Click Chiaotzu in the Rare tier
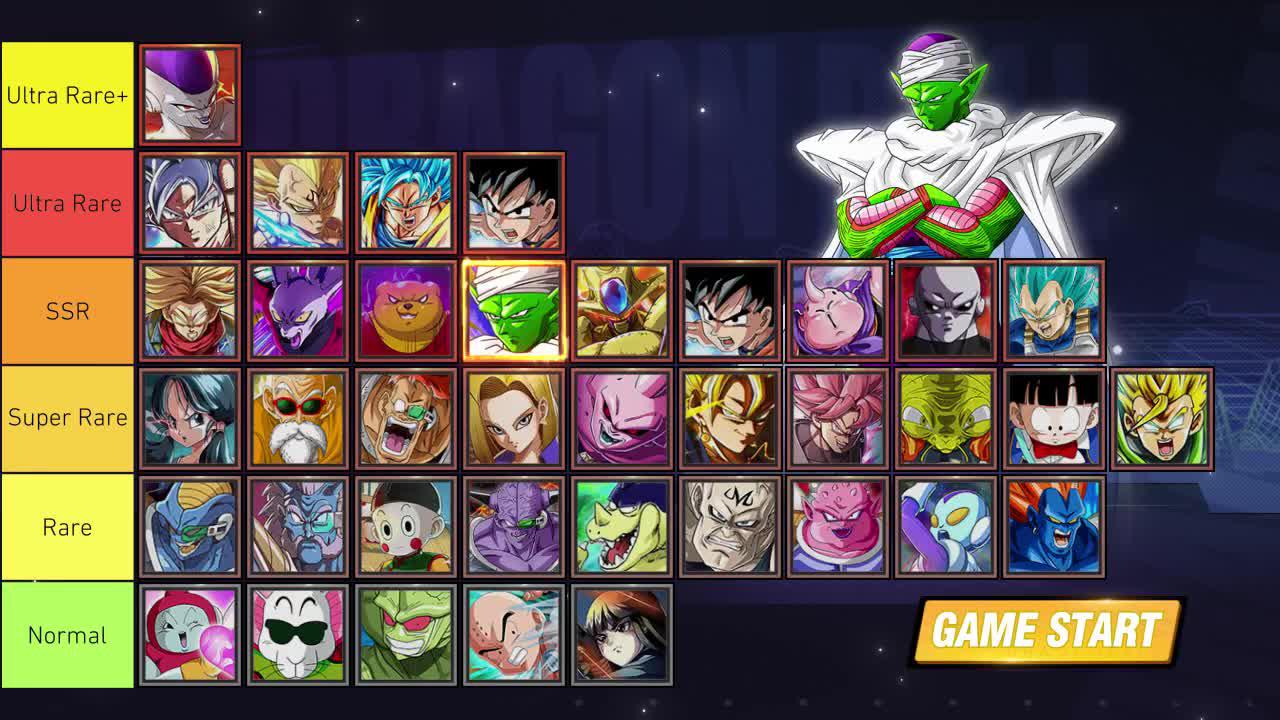This screenshot has width=1280, height=720. tap(406, 527)
